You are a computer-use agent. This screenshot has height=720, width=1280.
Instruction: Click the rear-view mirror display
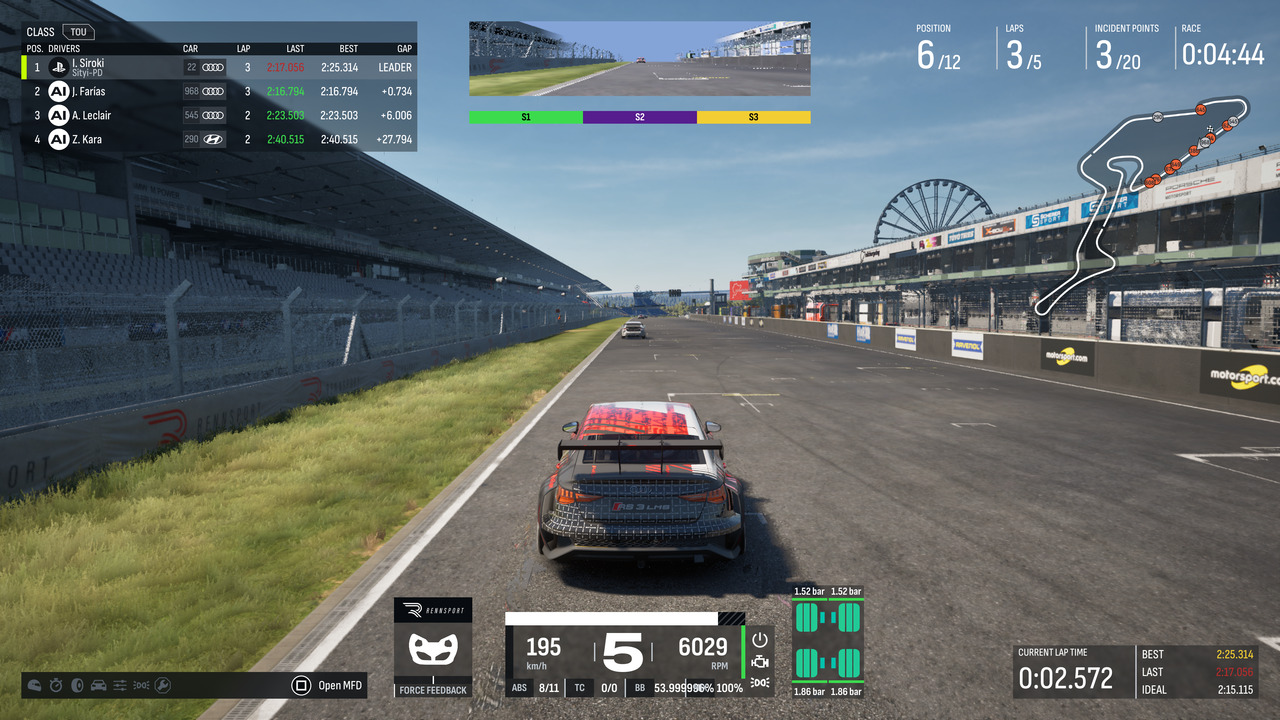click(x=639, y=59)
